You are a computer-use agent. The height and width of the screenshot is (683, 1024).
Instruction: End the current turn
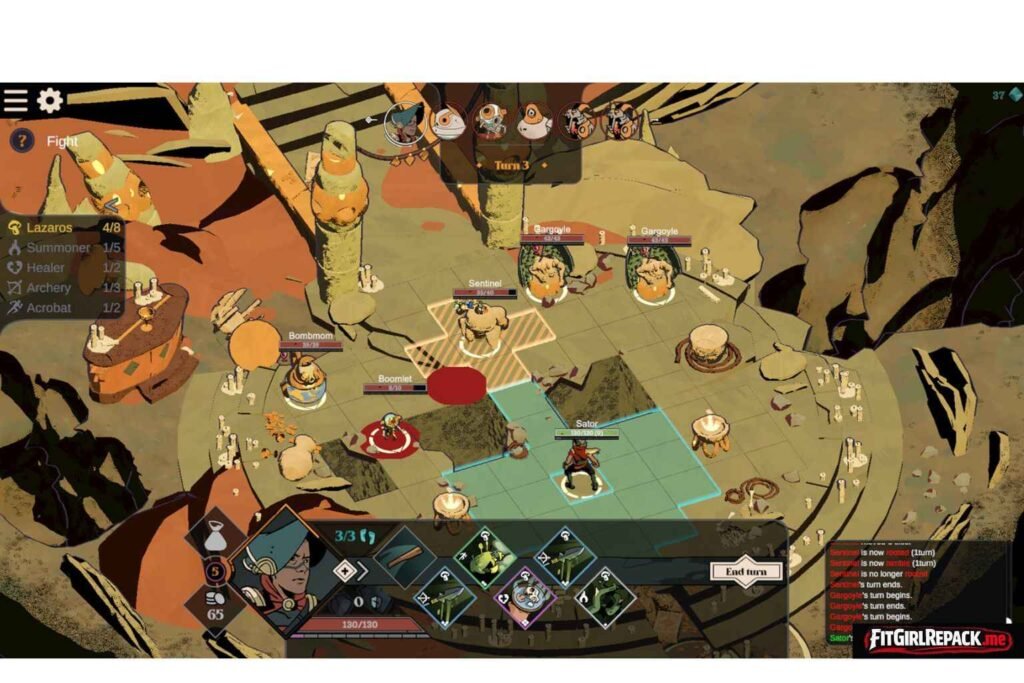(746, 572)
